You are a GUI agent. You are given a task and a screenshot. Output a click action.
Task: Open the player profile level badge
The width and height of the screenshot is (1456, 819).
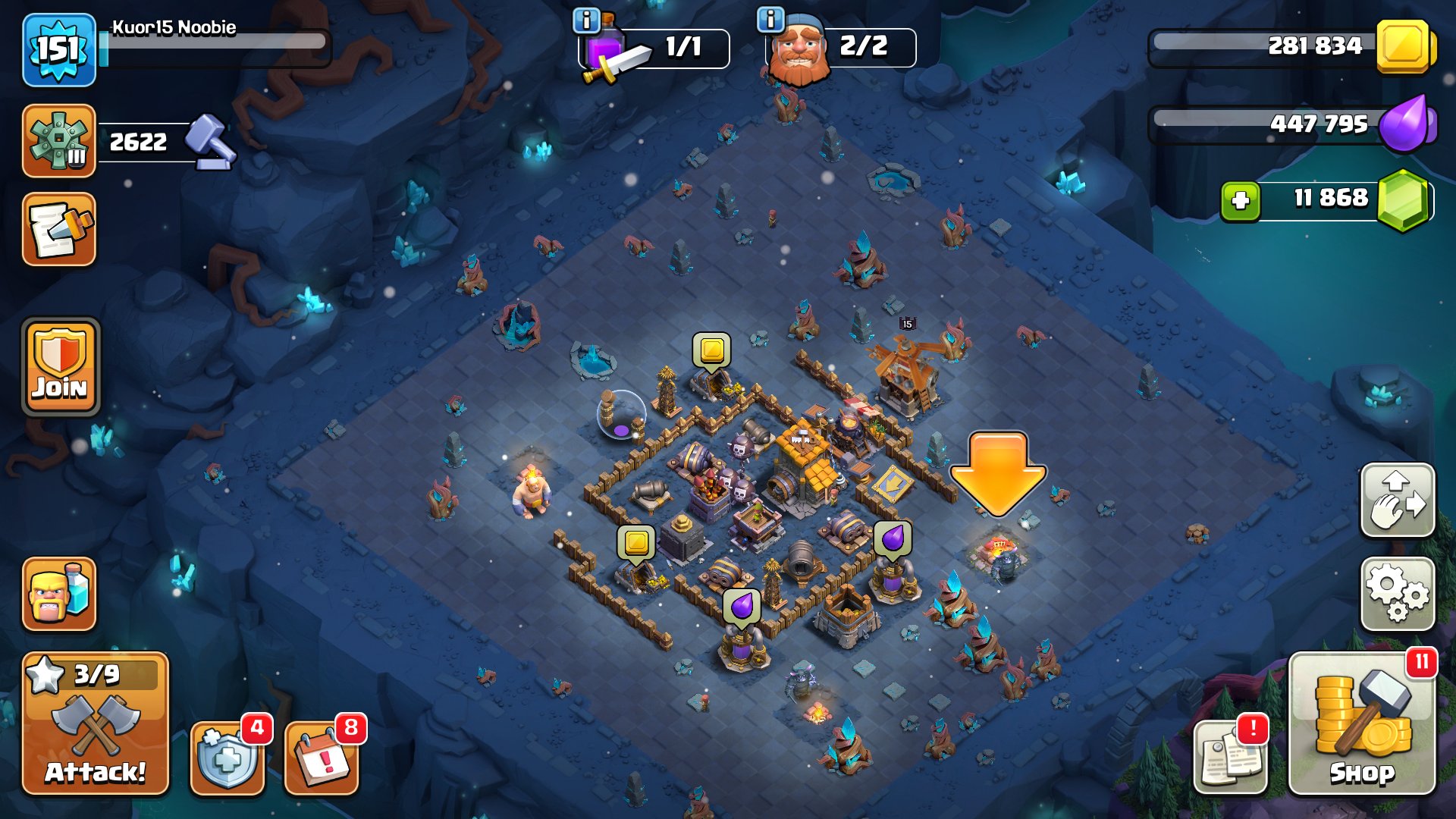pos(59,49)
